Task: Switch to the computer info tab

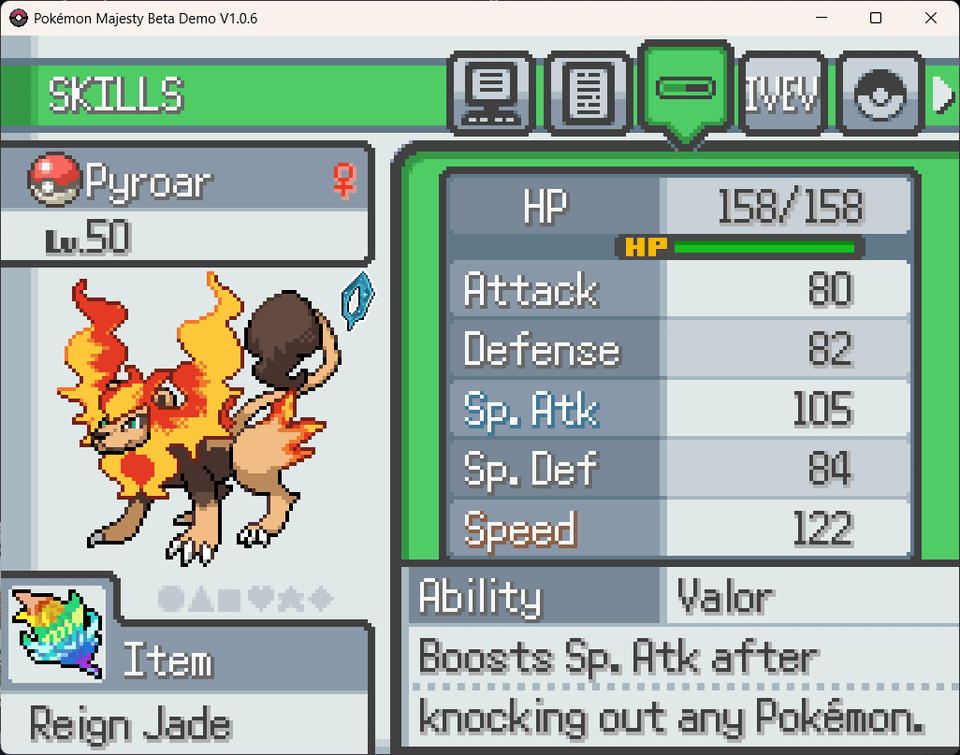Action: pyautogui.click(x=491, y=94)
